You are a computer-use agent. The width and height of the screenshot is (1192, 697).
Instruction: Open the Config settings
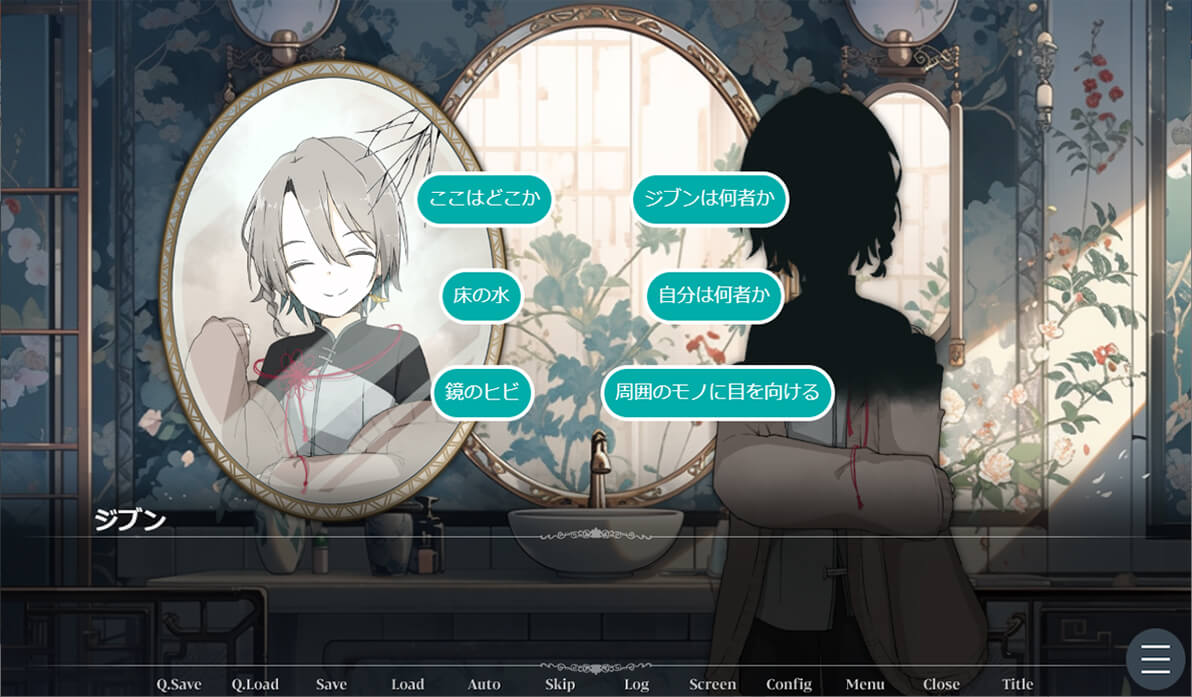point(789,684)
